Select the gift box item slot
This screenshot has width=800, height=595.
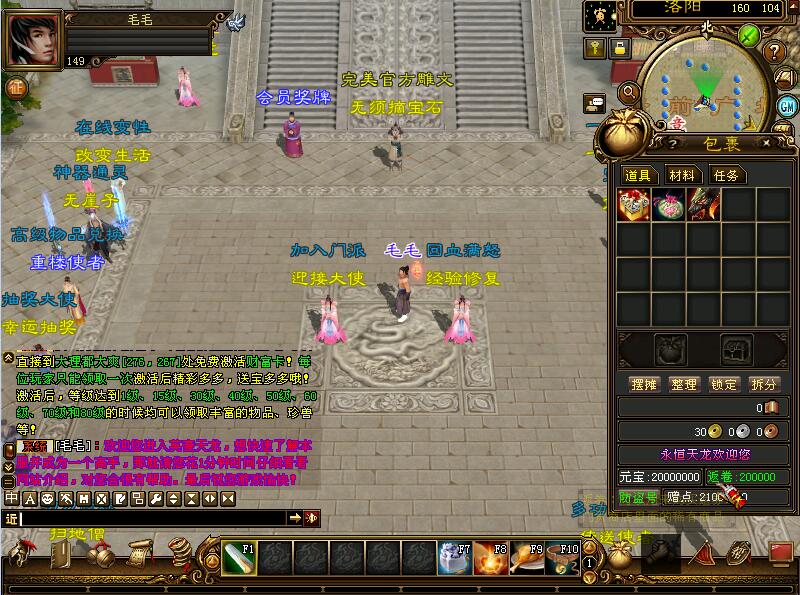(634, 205)
